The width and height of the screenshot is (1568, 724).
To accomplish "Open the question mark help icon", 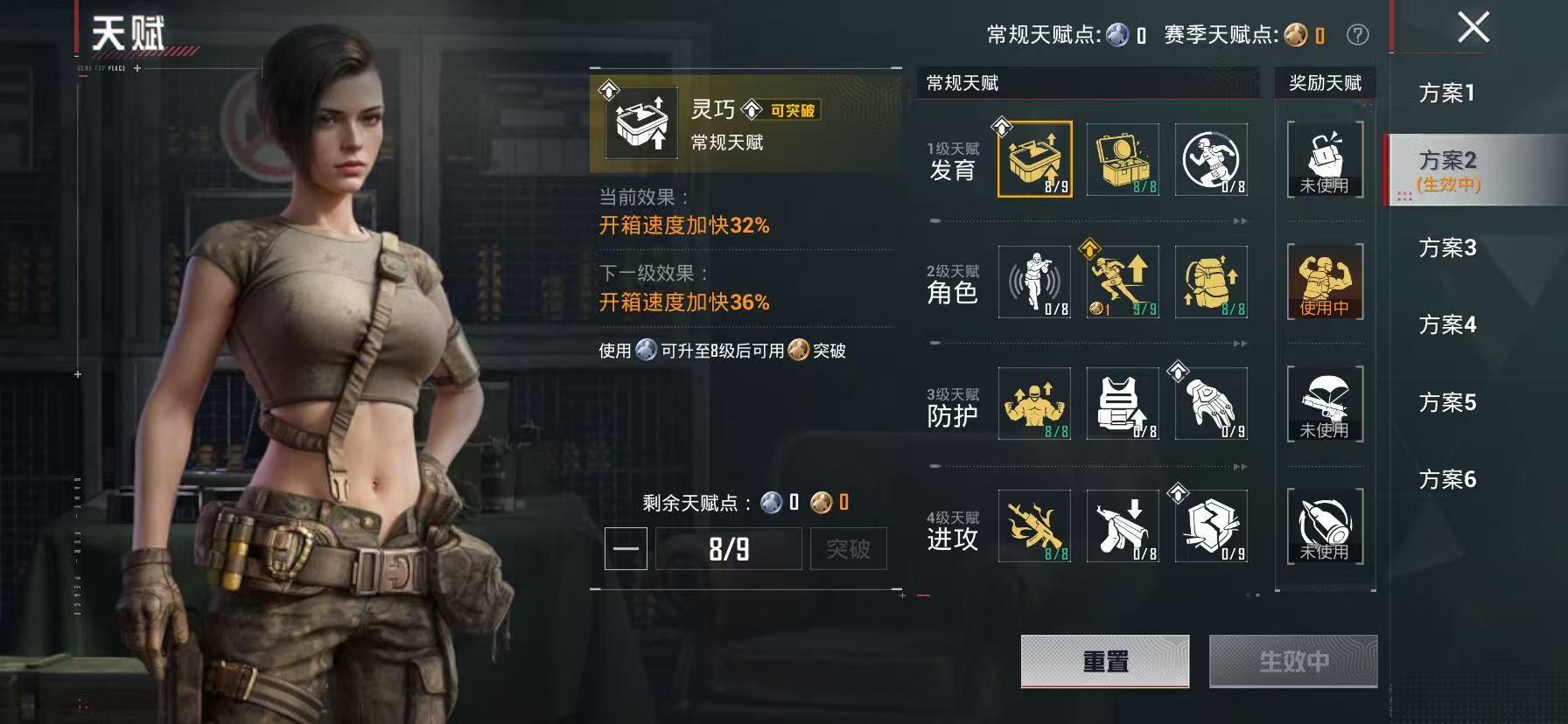I will click(x=1356, y=35).
